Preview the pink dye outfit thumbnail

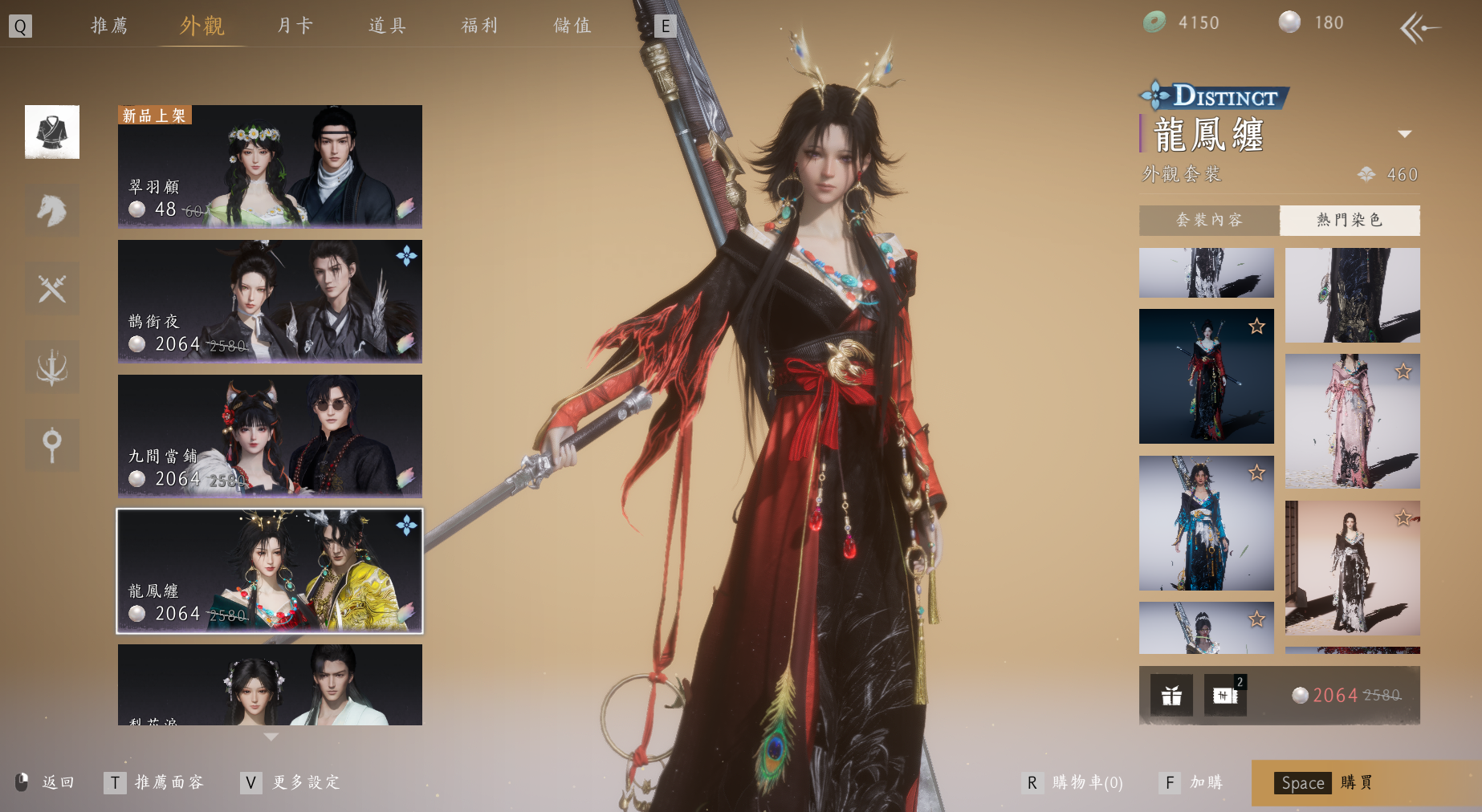[x=1352, y=421]
